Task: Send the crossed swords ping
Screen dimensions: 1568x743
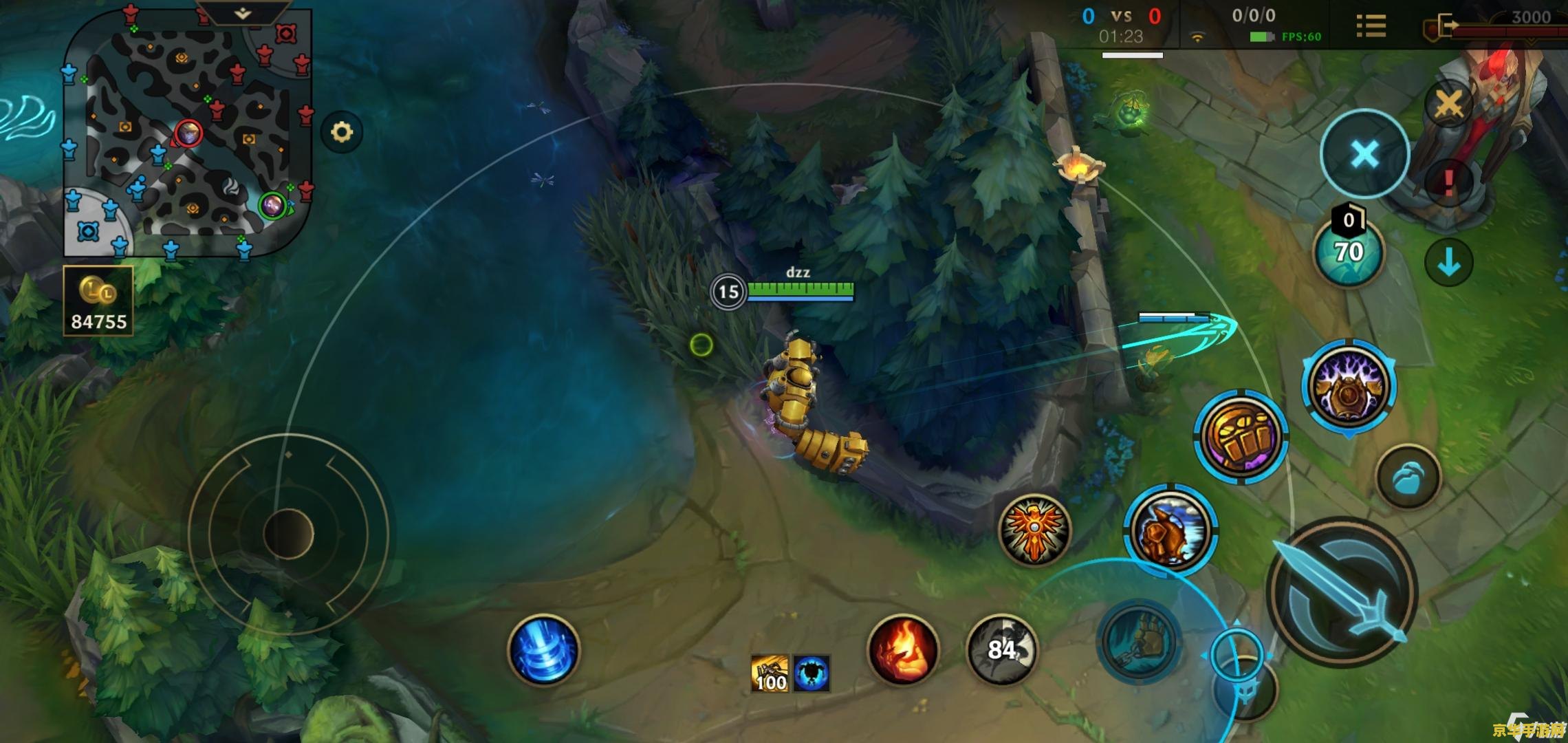Action: 1448,105
